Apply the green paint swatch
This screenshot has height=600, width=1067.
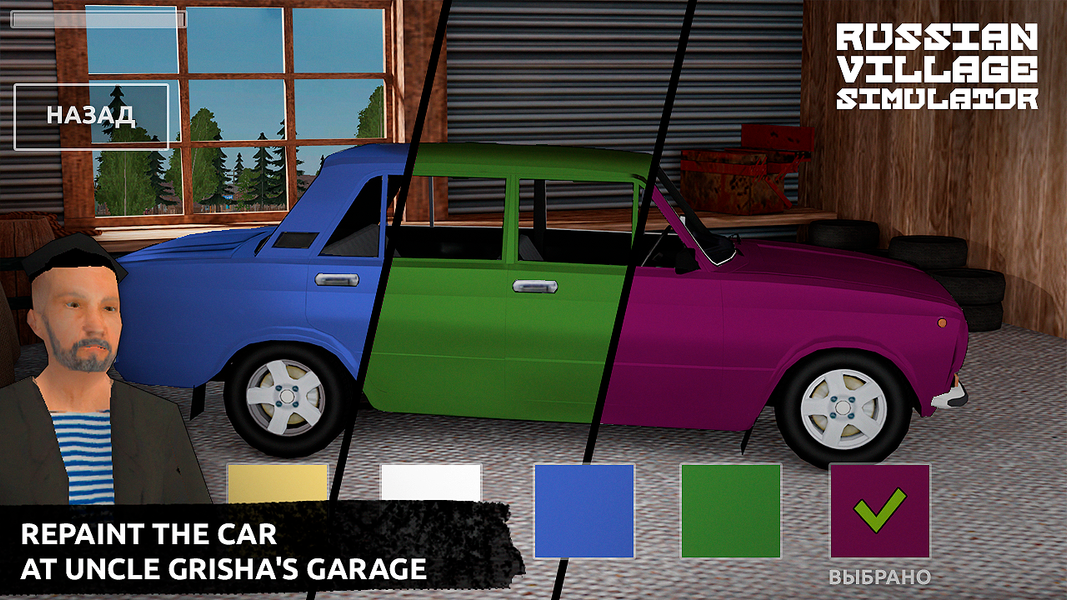tap(731, 510)
